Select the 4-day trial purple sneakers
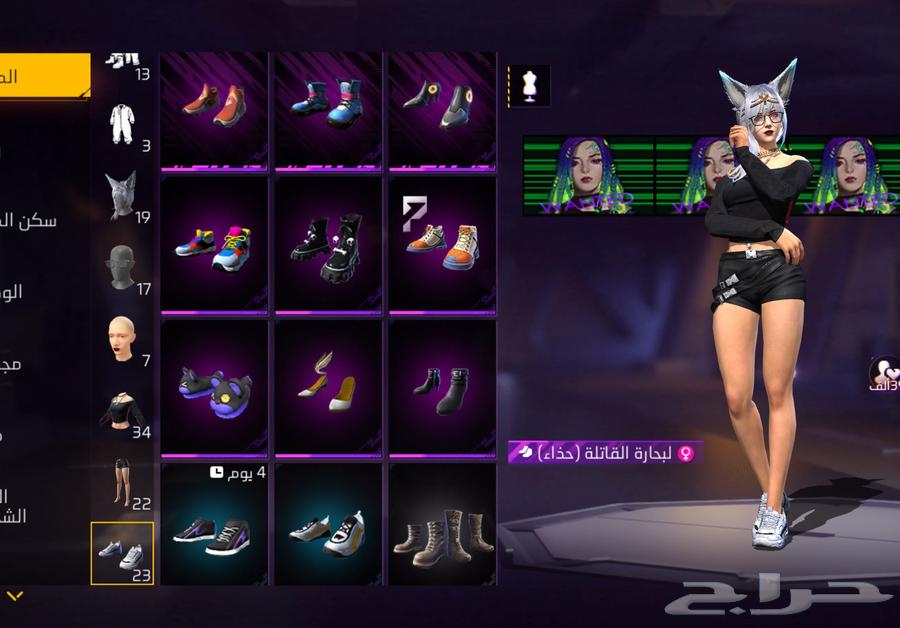900x628 pixels. (x=214, y=530)
